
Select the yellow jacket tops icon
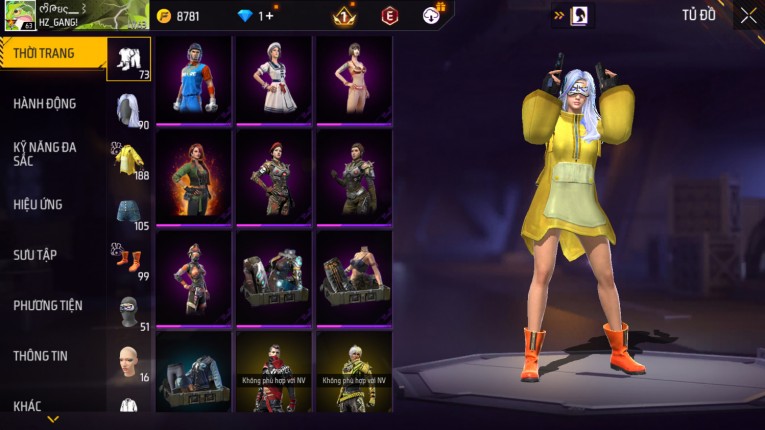[129, 159]
